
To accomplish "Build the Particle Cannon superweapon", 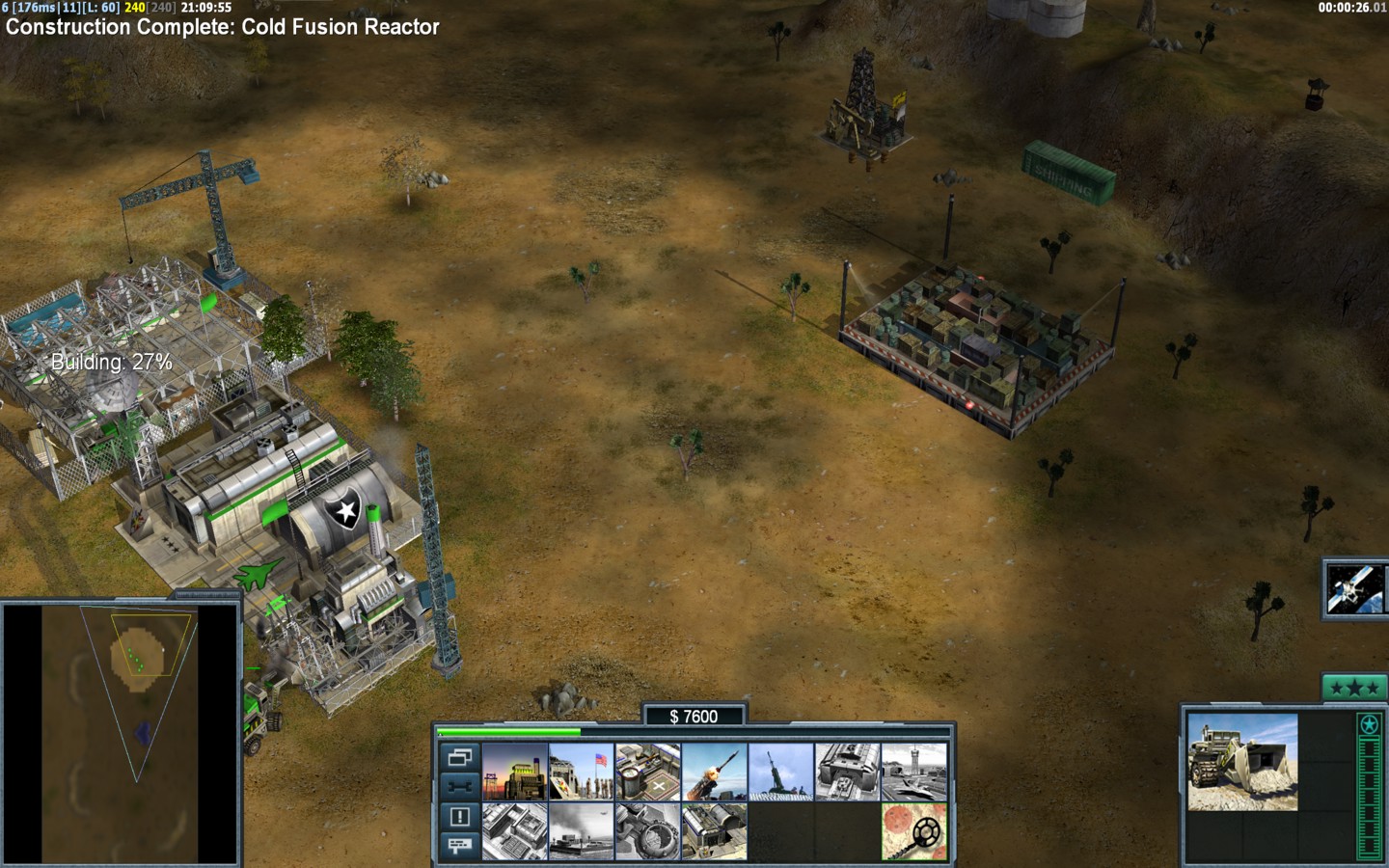I will pyautogui.click(x=648, y=831).
